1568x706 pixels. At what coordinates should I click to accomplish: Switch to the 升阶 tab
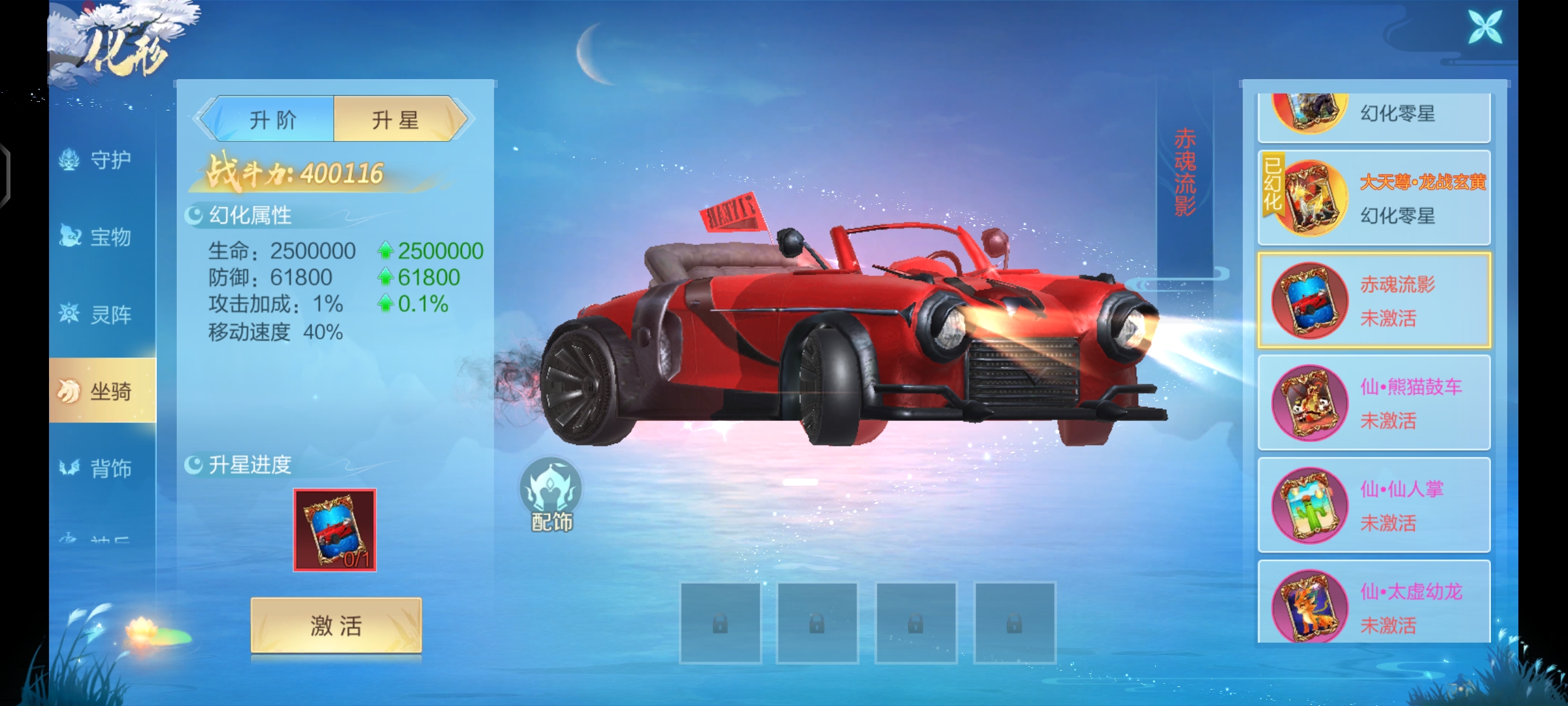[x=272, y=120]
